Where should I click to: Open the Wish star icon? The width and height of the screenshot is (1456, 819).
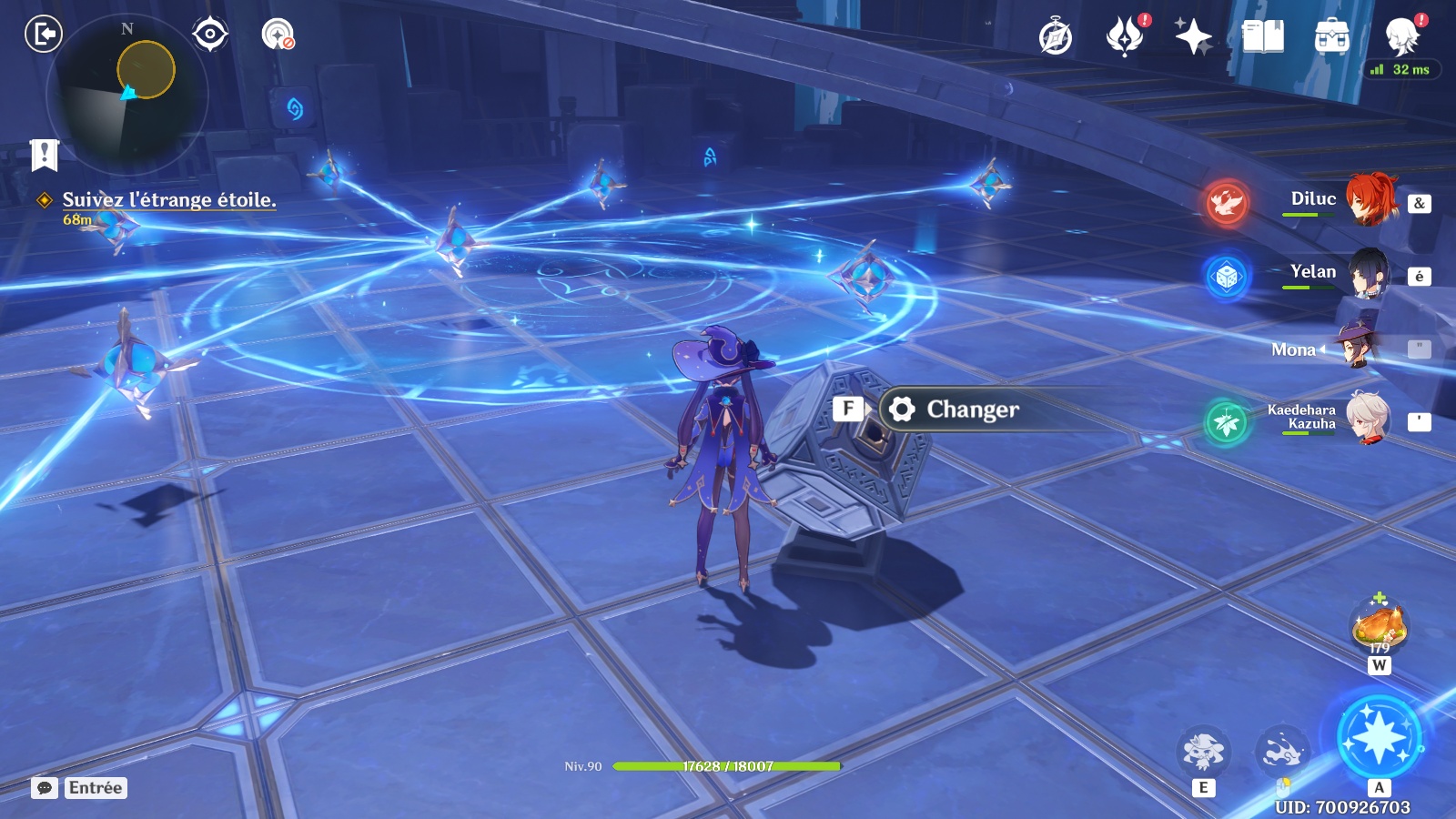(x=1193, y=37)
